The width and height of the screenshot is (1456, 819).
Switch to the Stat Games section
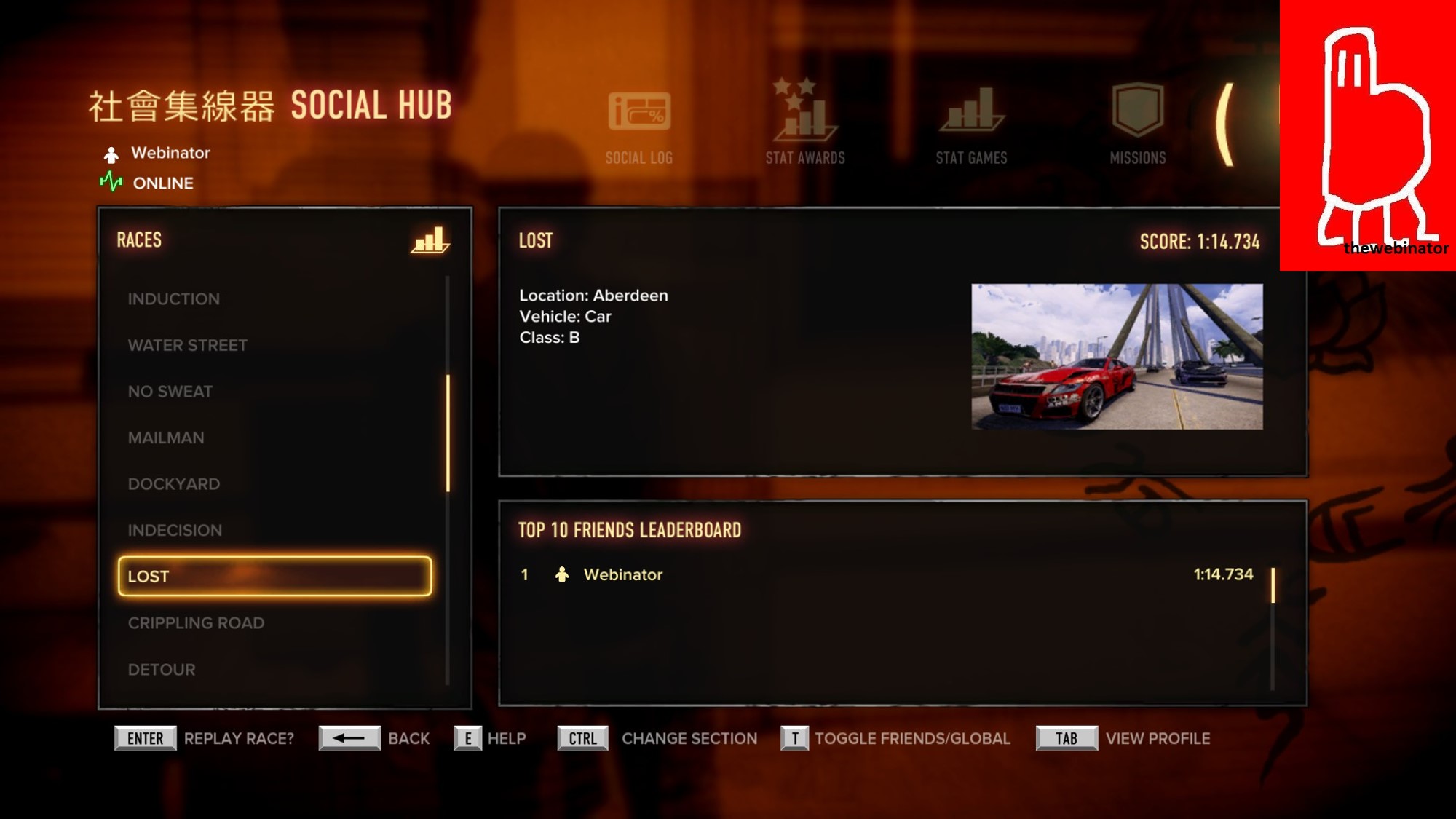point(971,125)
